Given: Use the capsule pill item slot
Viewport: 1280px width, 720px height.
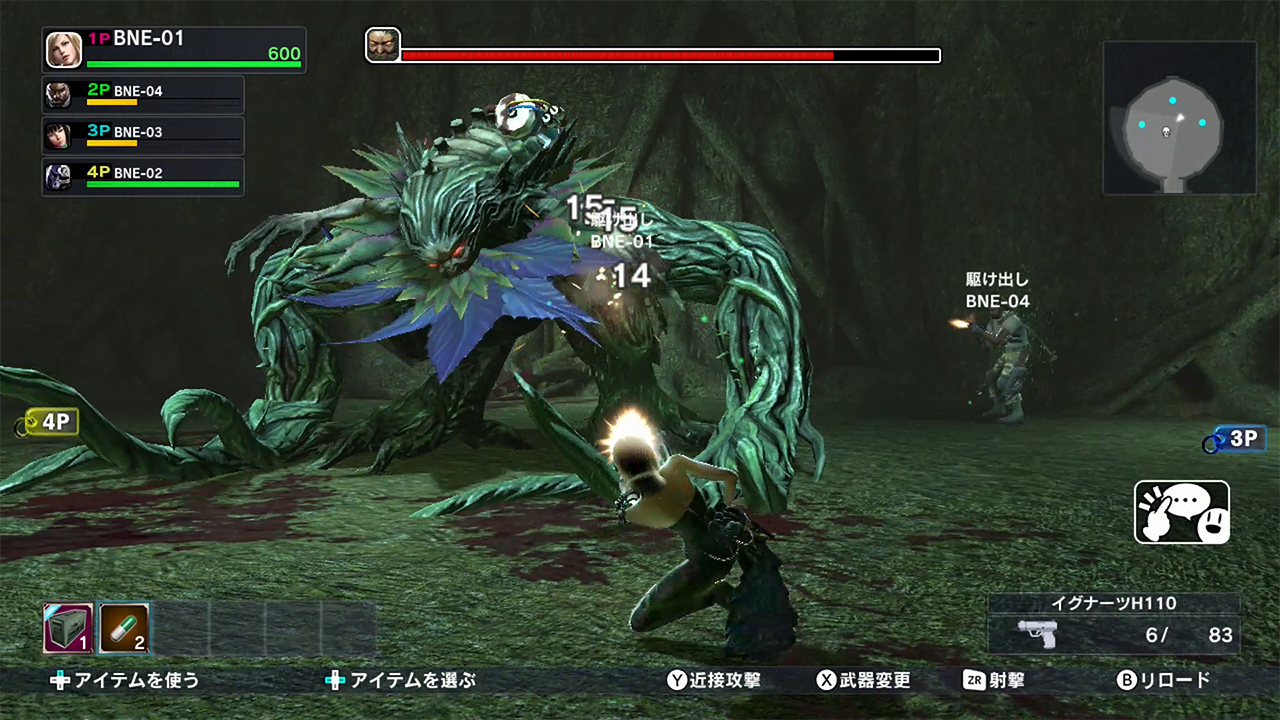Looking at the screenshot, I should tap(123, 628).
